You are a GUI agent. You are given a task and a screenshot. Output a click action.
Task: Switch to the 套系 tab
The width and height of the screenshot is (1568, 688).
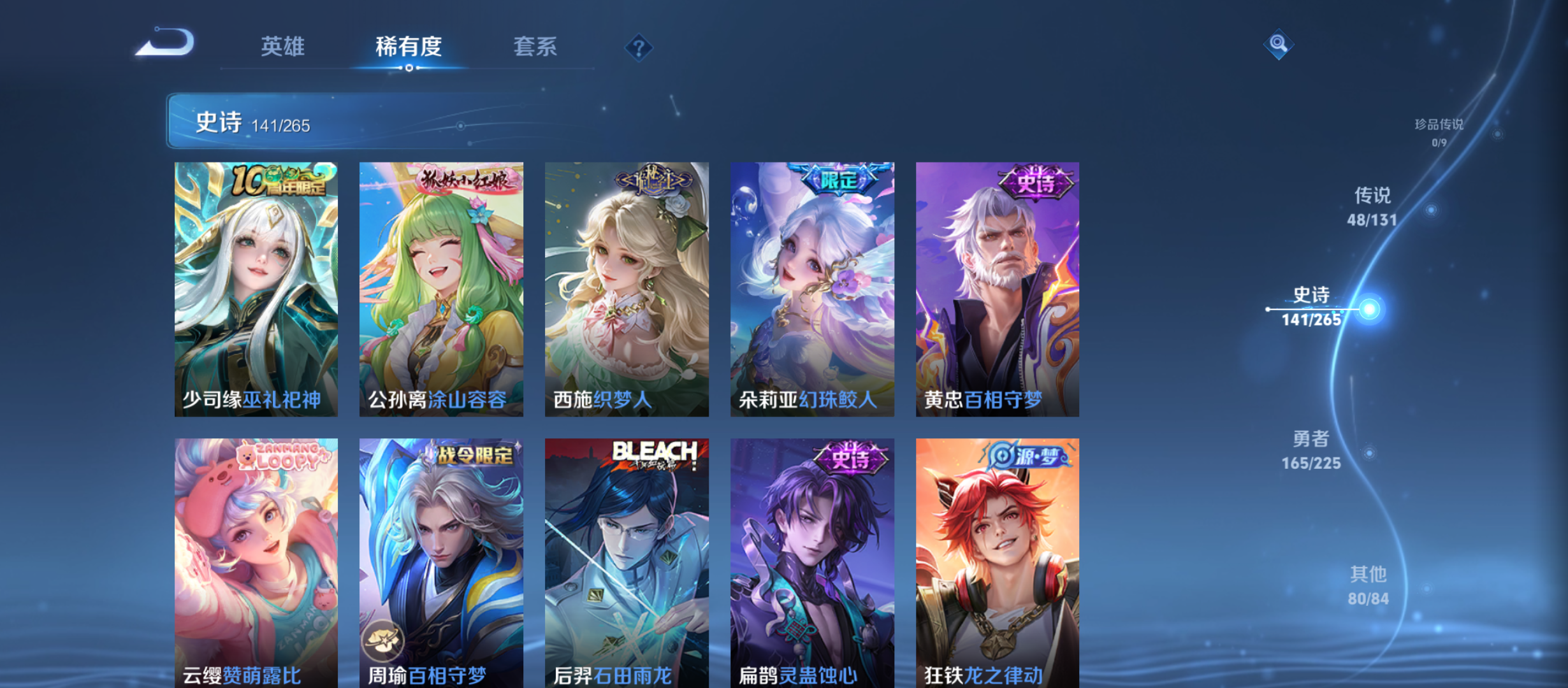pyautogui.click(x=536, y=47)
